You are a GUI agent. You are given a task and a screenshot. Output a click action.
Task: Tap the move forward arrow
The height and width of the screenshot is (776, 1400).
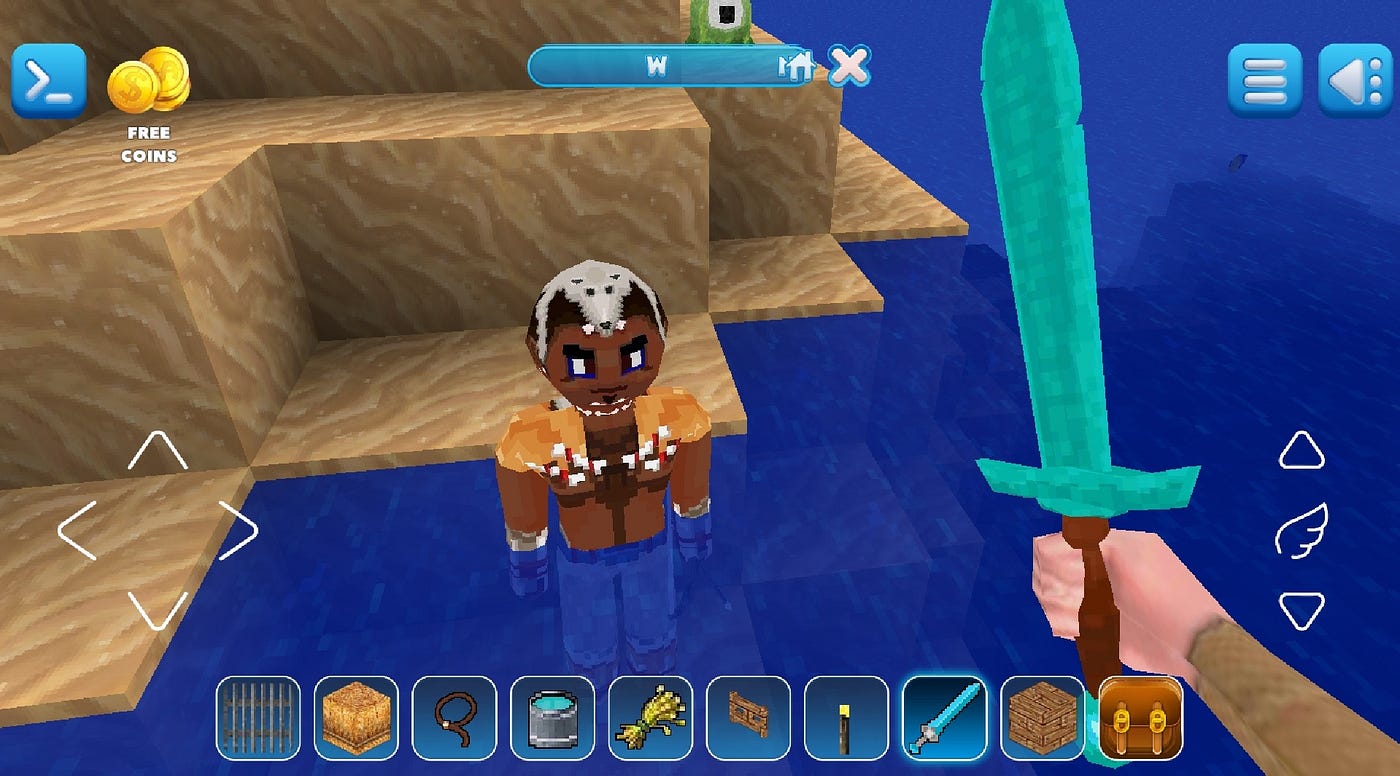click(157, 452)
